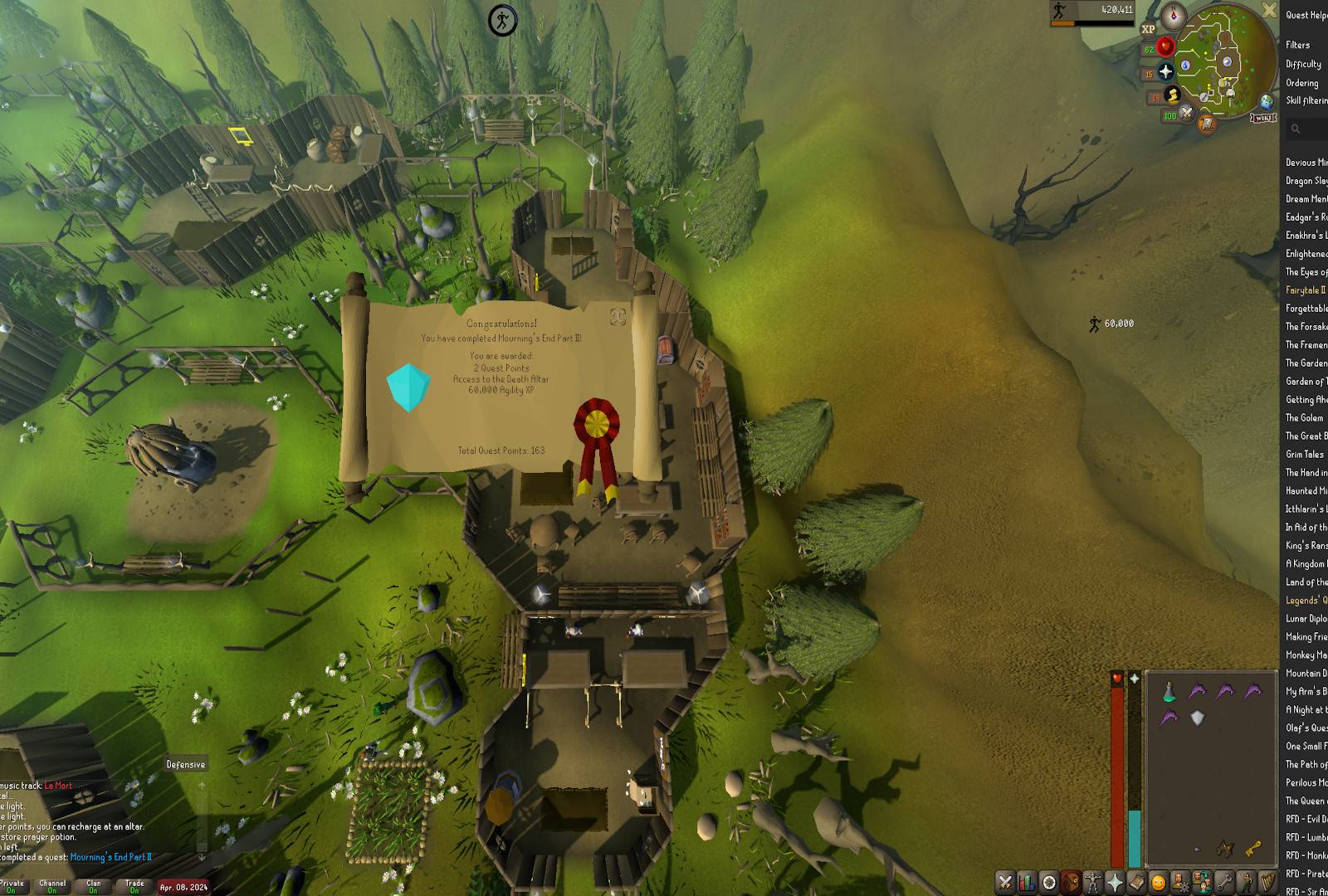Select the green potion in the inventory
The height and width of the screenshot is (896, 1328).
point(1169,691)
